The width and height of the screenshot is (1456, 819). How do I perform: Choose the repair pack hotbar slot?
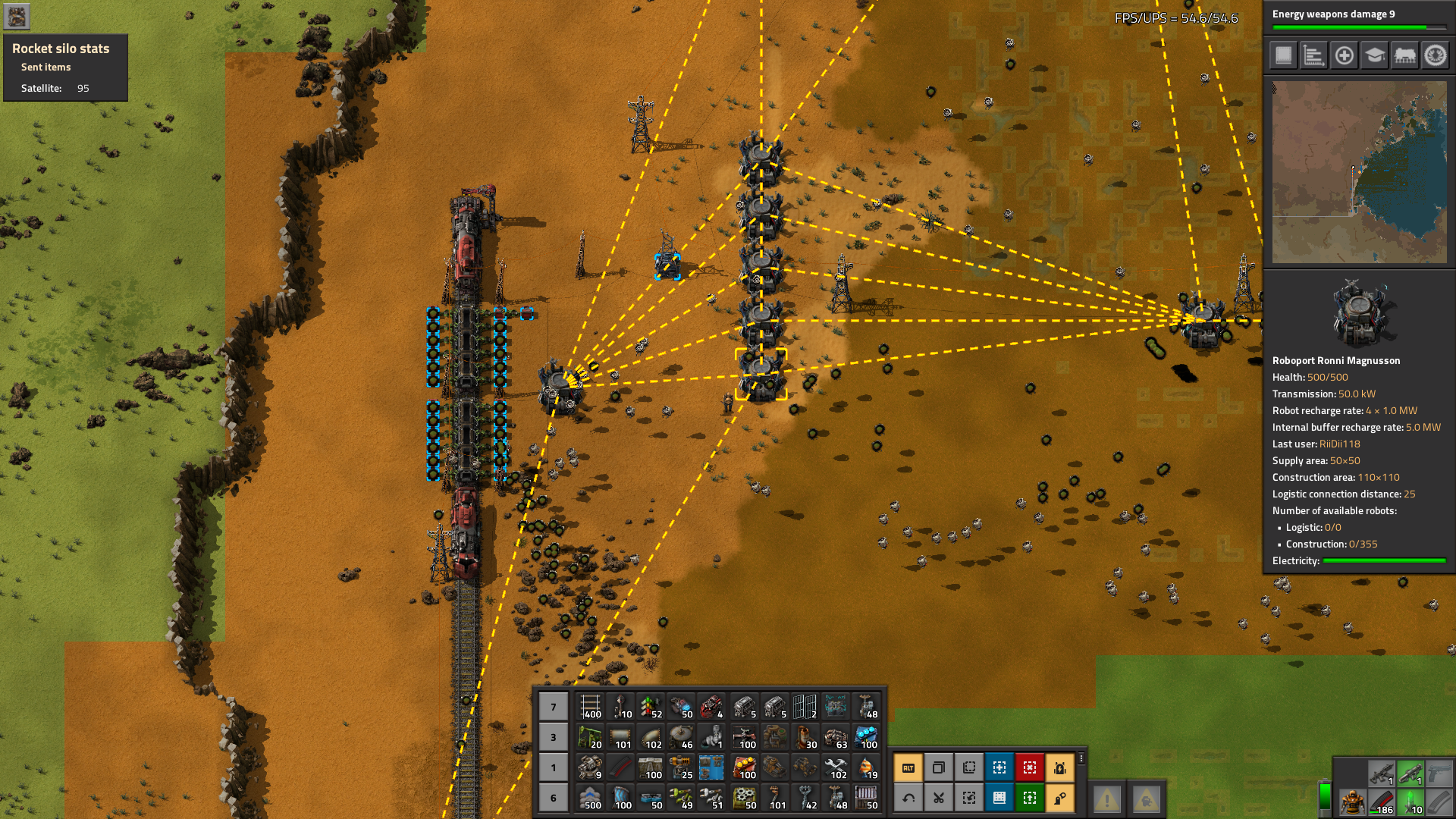click(836, 767)
